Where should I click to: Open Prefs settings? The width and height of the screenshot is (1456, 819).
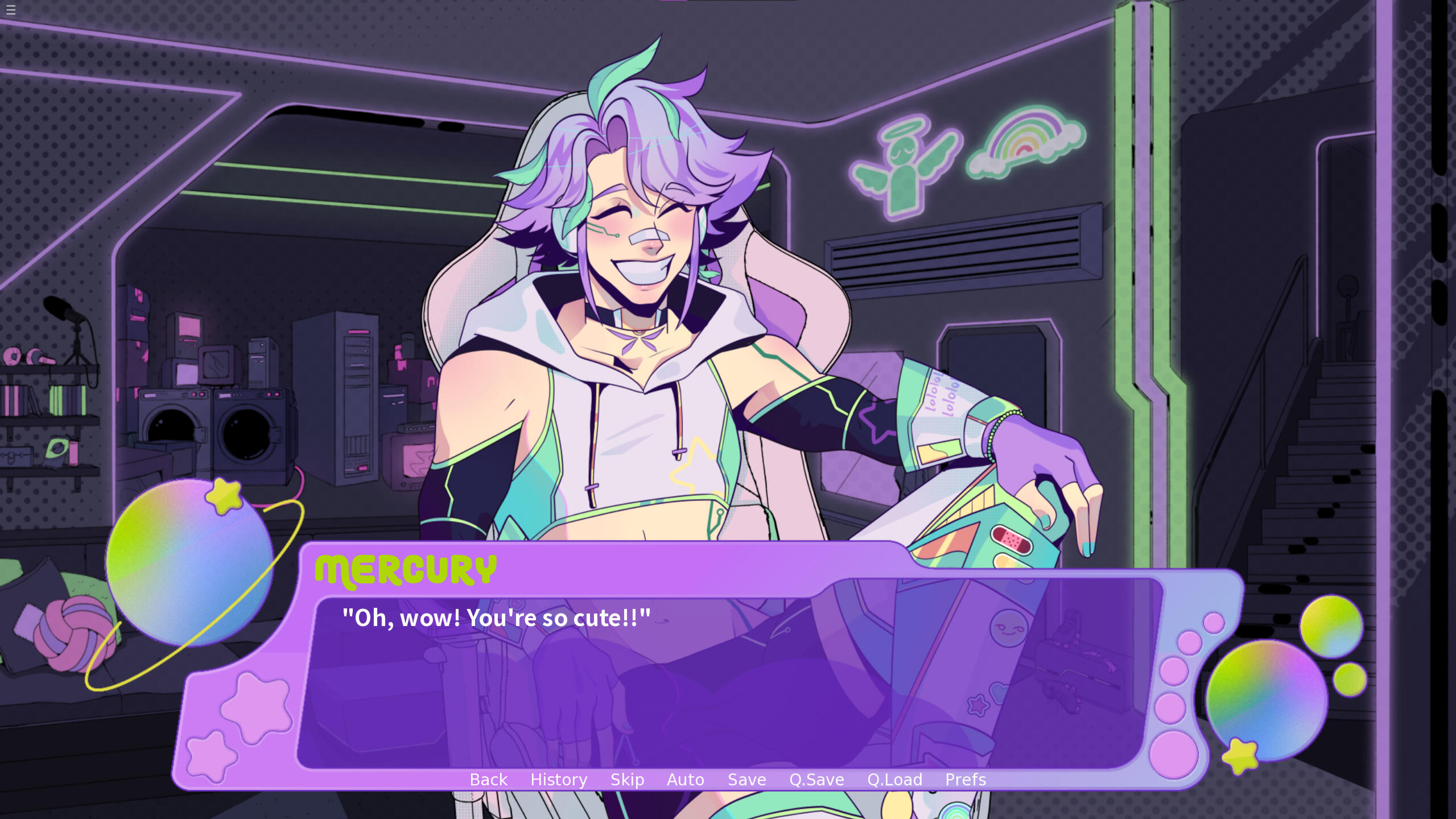click(965, 779)
